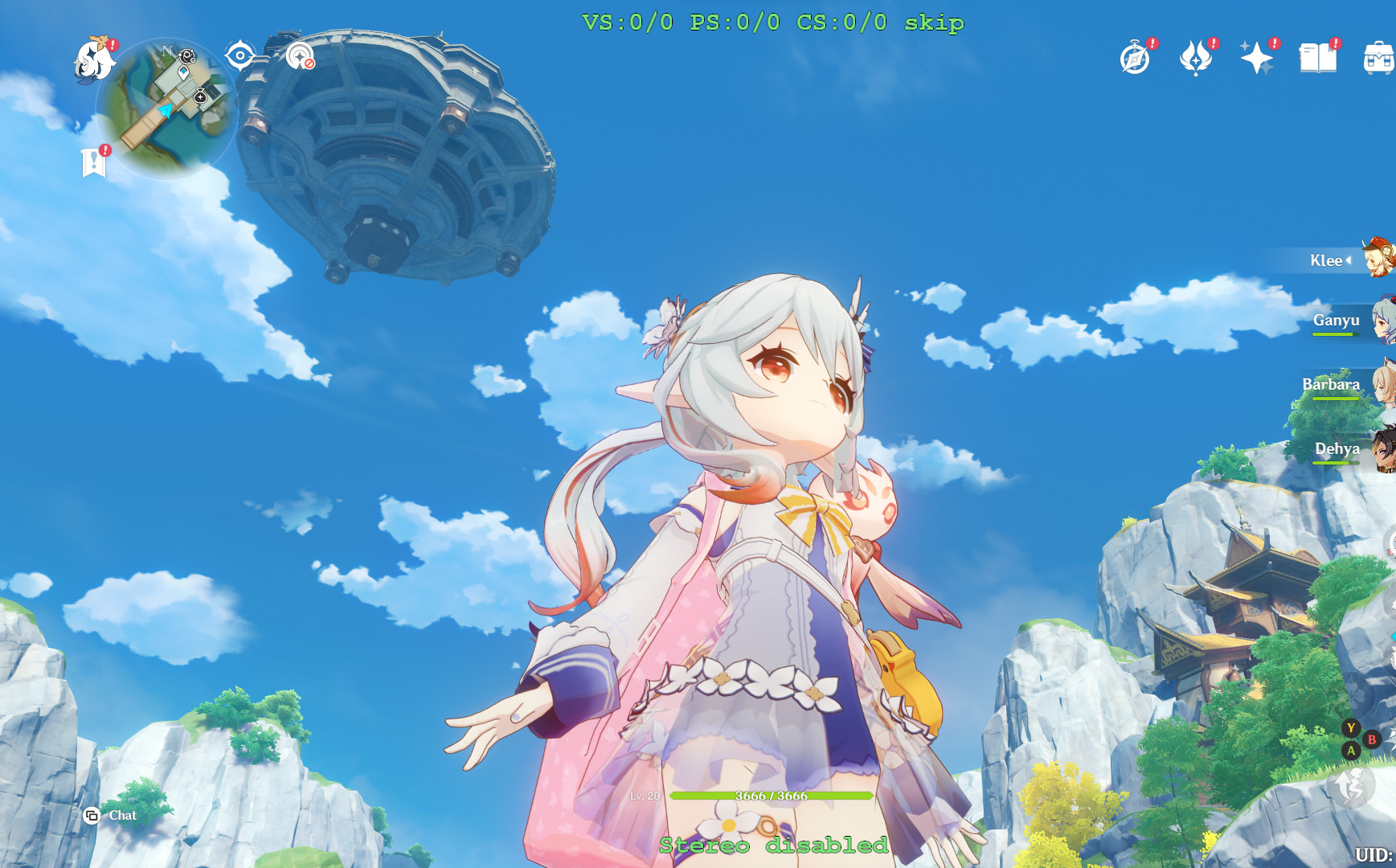Open the Adventurer Handbook
The image size is (1396, 868).
tap(1133, 58)
